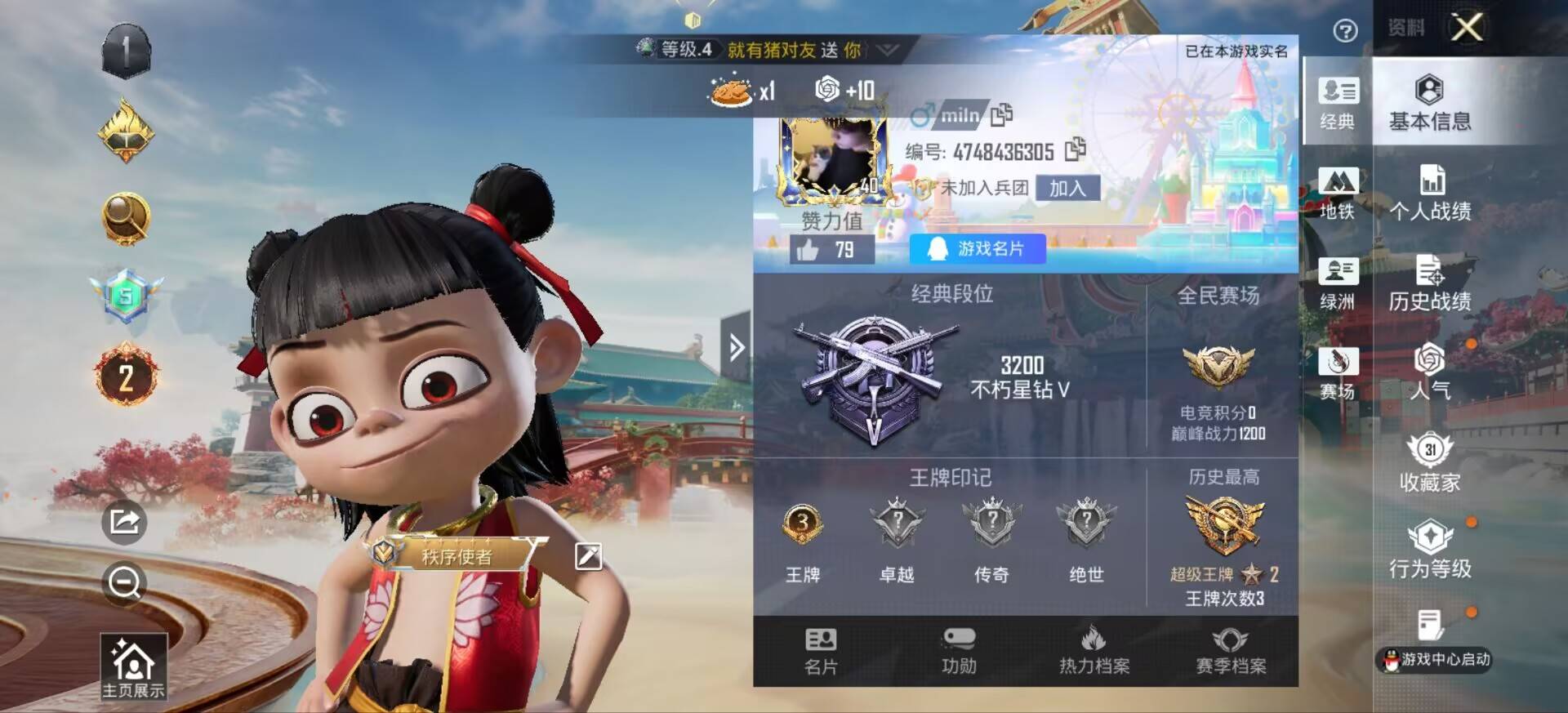Click the share arrow icon
Viewport: 1568px width, 713px height.
pyautogui.click(x=124, y=521)
